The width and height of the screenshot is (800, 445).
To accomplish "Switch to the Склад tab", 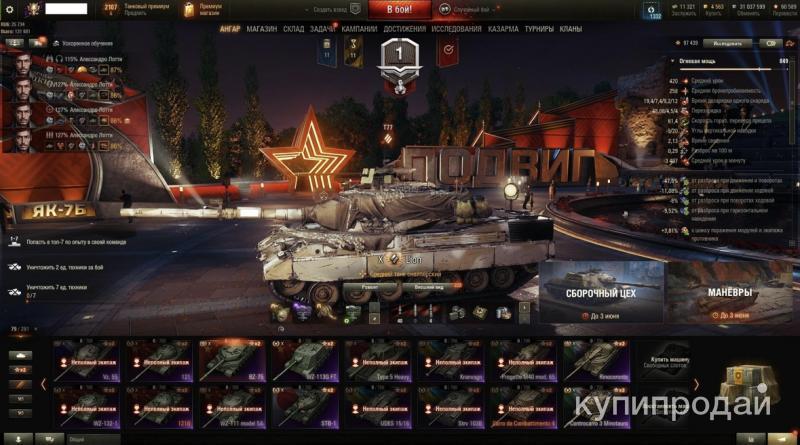I will [x=294, y=29].
